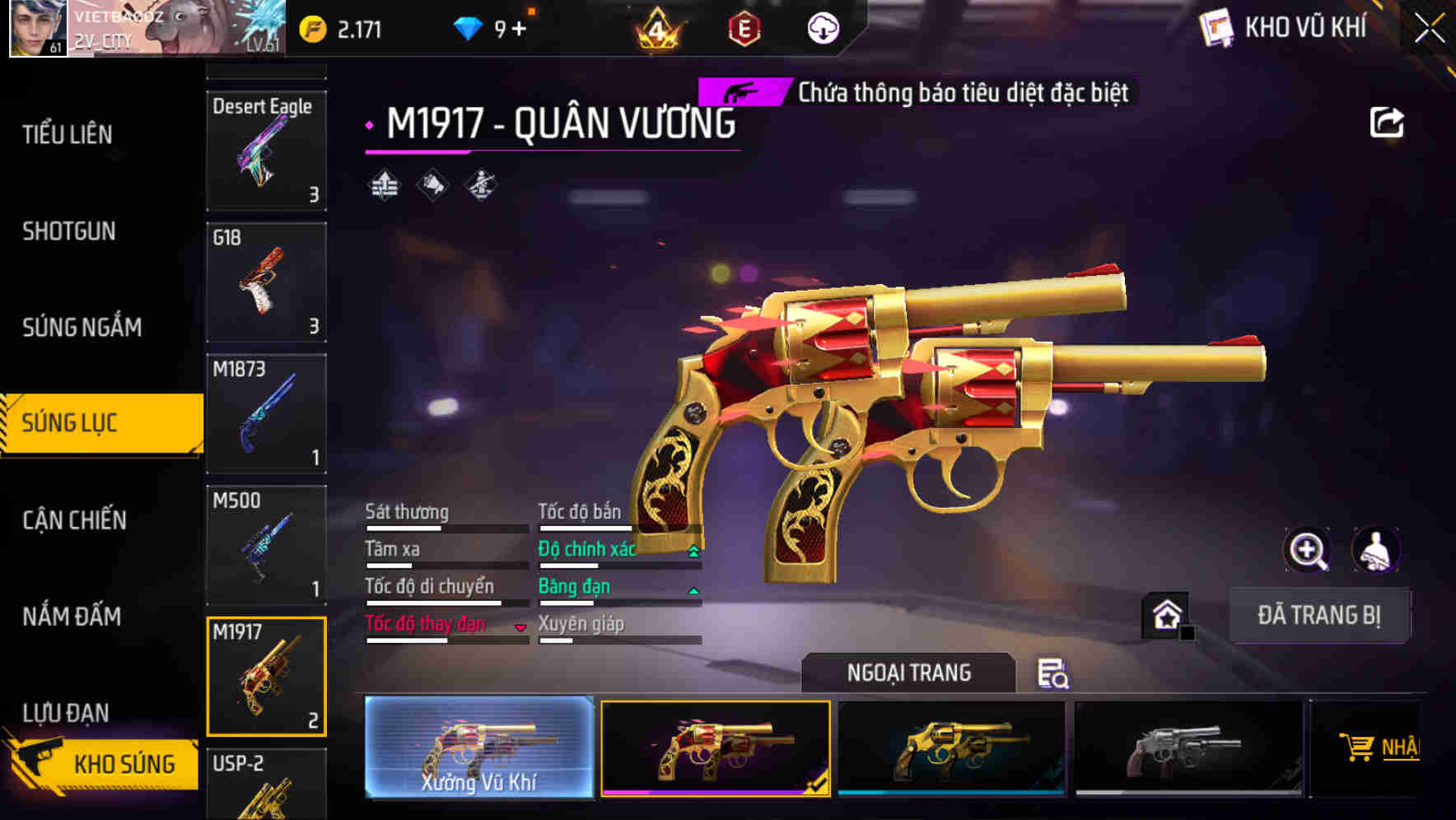
Task: Select the M1917 thumbnail in weapon list
Action: tap(266, 675)
